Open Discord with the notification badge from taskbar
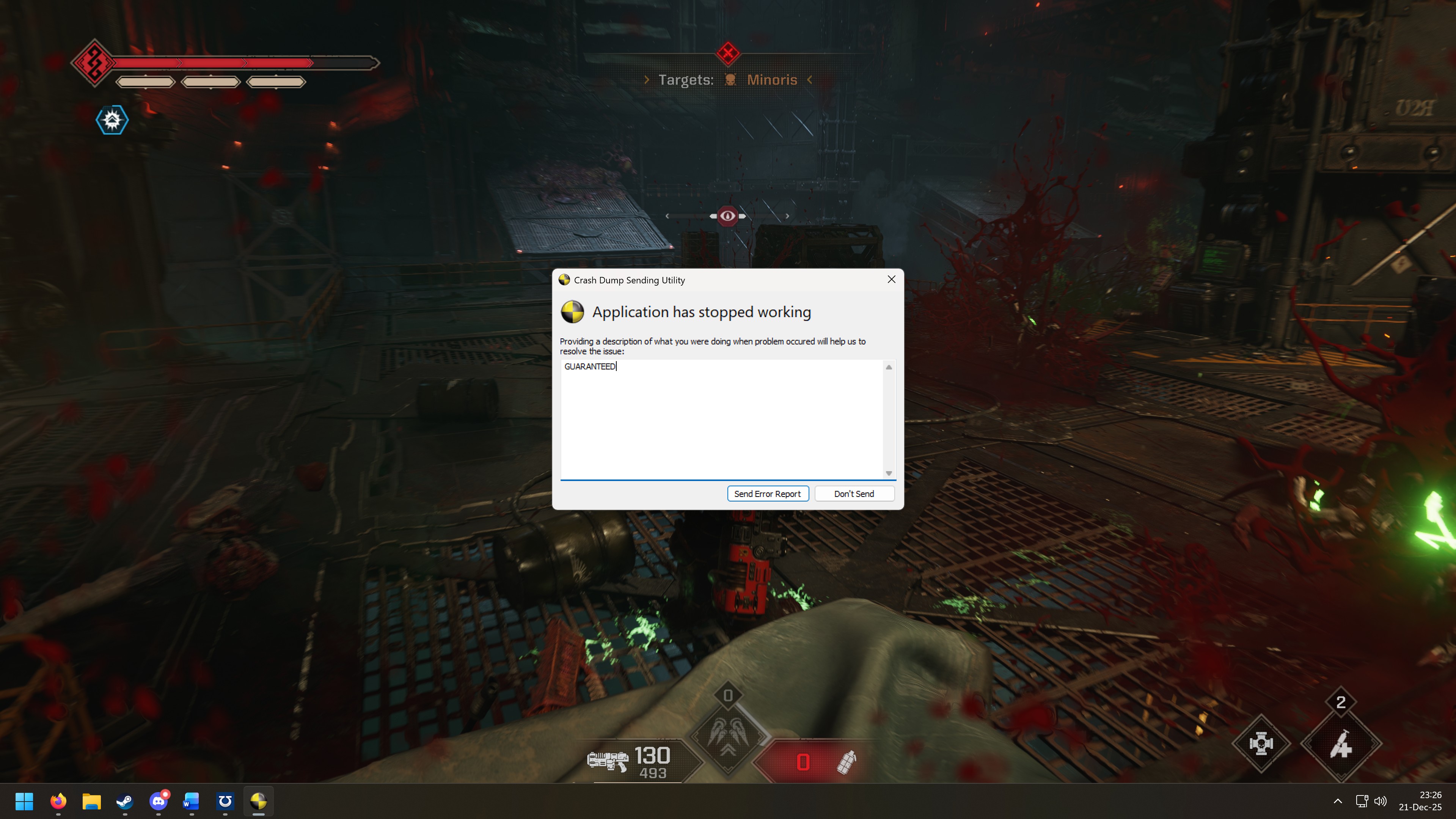1456x819 pixels. (158, 802)
